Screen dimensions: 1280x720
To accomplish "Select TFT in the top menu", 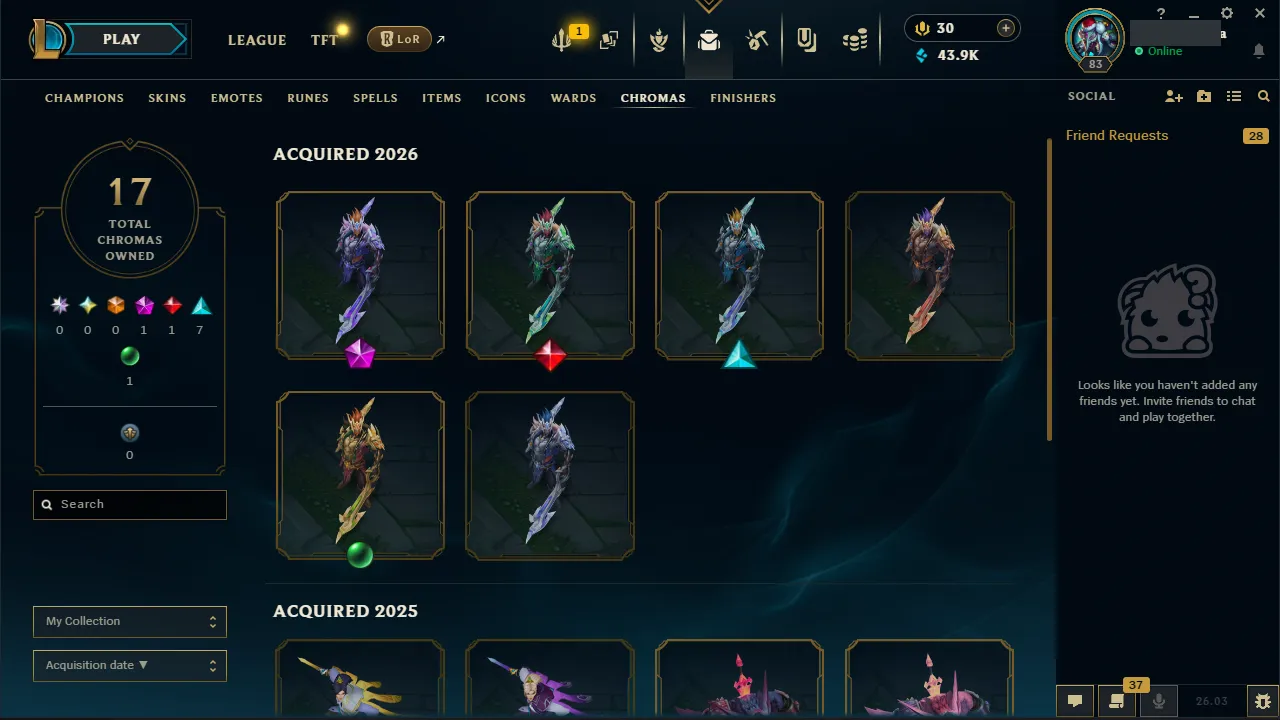I will (x=323, y=40).
